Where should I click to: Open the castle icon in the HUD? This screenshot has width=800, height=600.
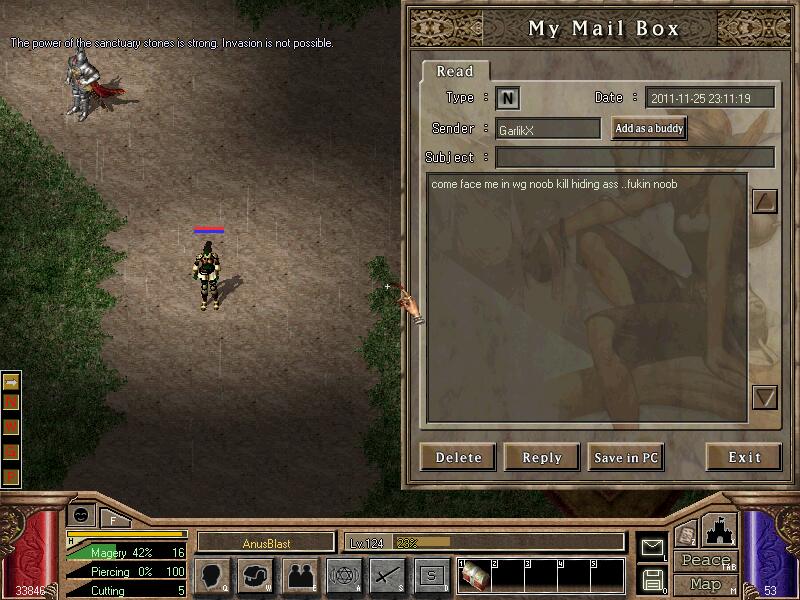(721, 531)
